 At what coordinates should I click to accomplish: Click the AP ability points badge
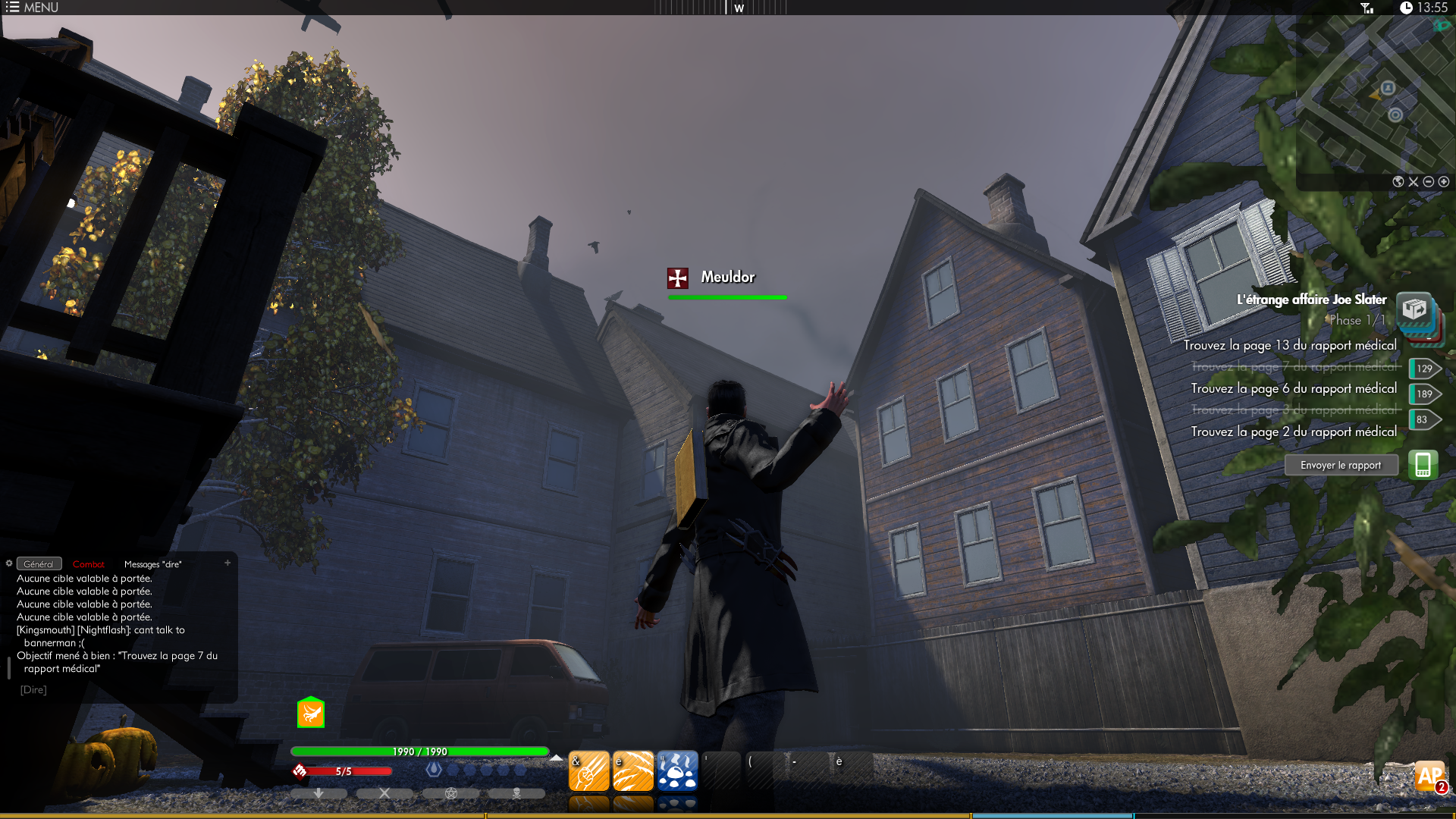1430,776
